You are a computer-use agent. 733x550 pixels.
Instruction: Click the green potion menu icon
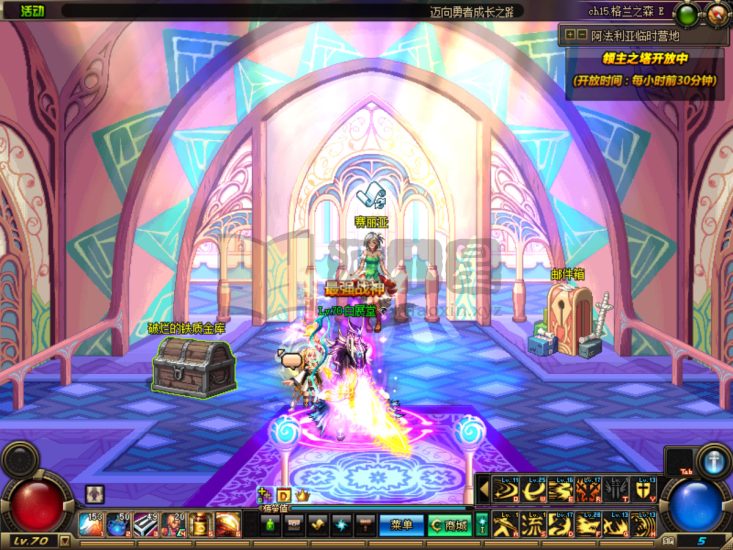coord(268,524)
